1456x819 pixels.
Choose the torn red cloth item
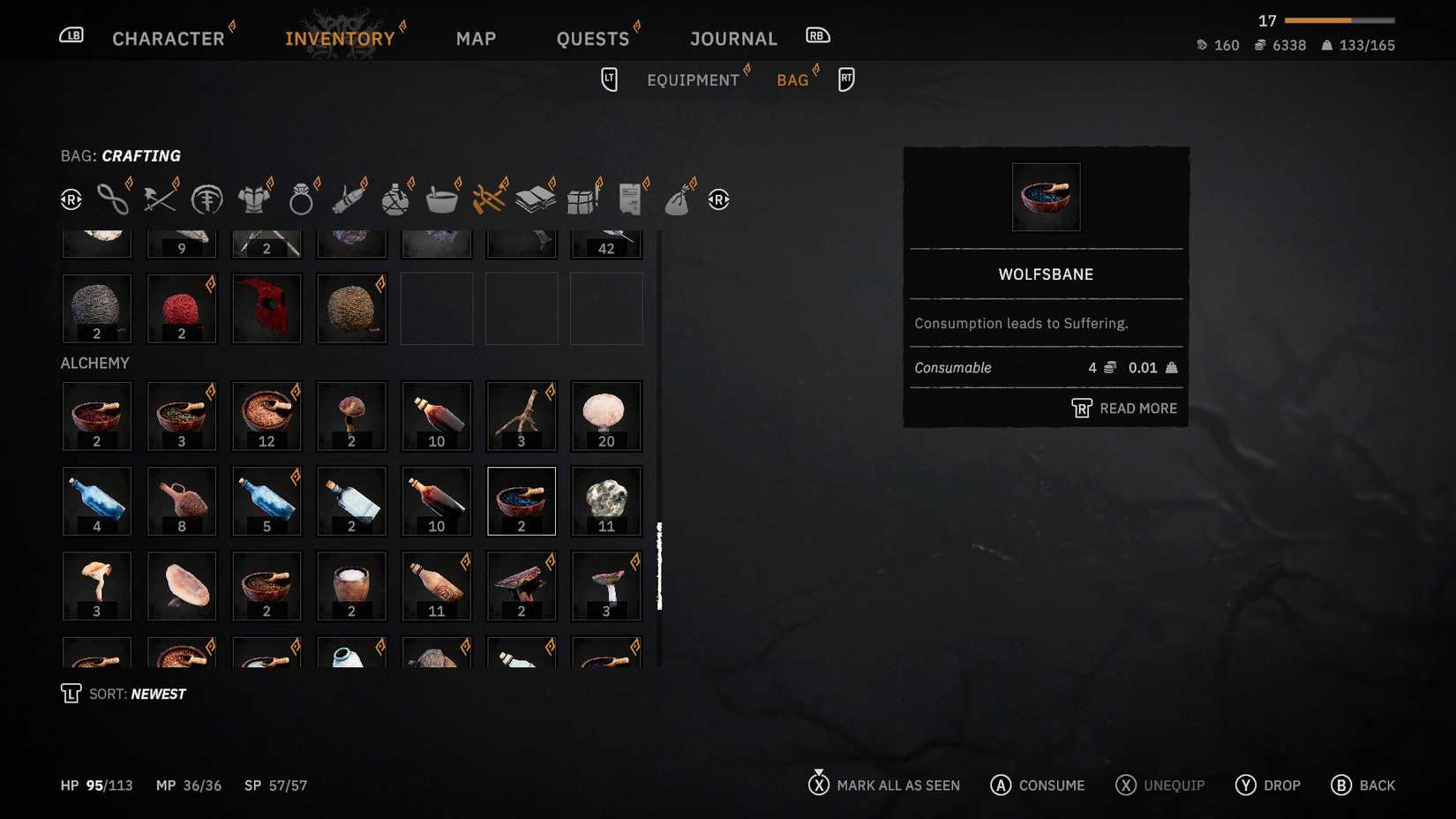click(266, 308)
